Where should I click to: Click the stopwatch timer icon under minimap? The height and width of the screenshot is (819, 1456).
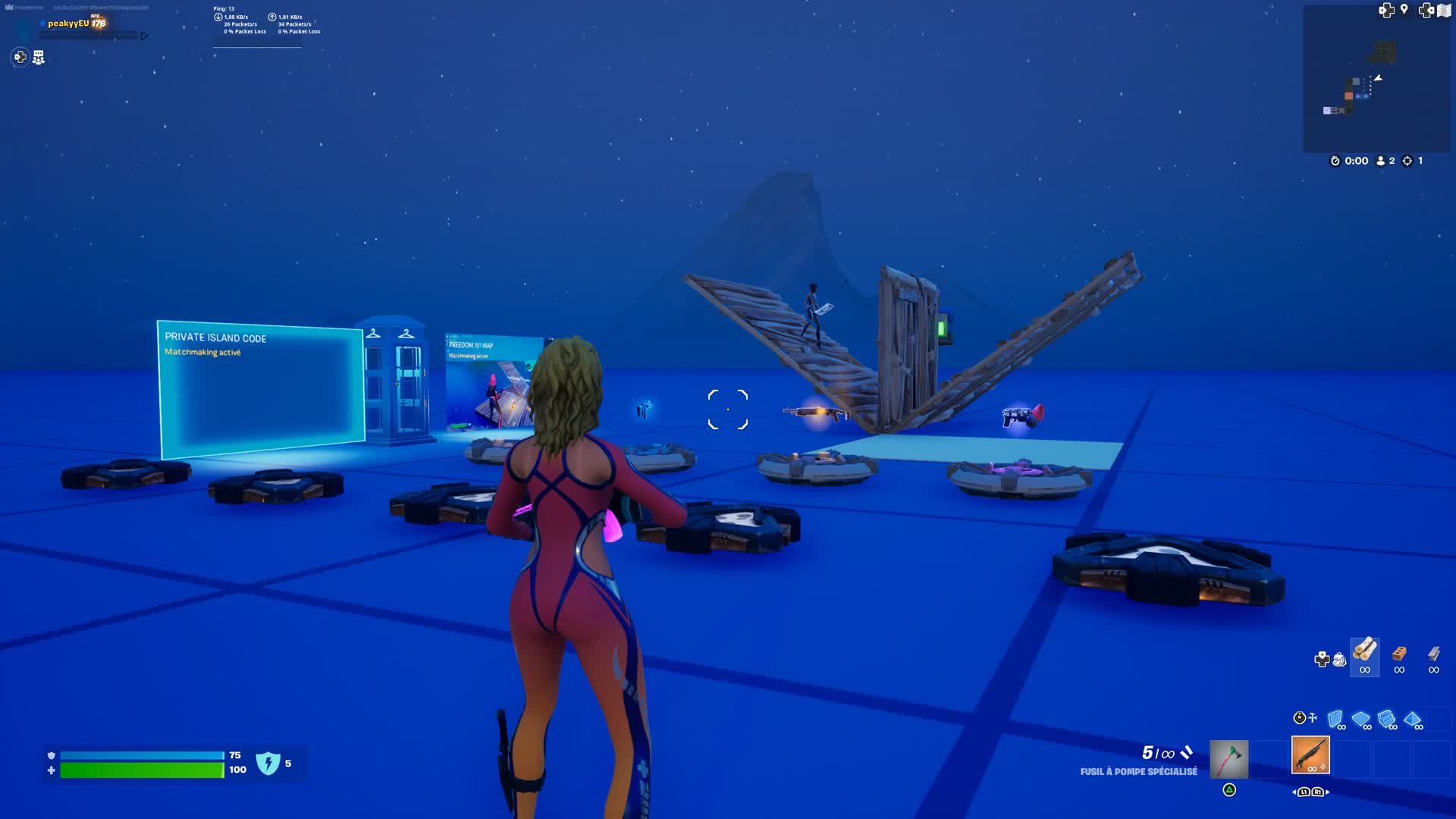click(x=1333, y=161)
